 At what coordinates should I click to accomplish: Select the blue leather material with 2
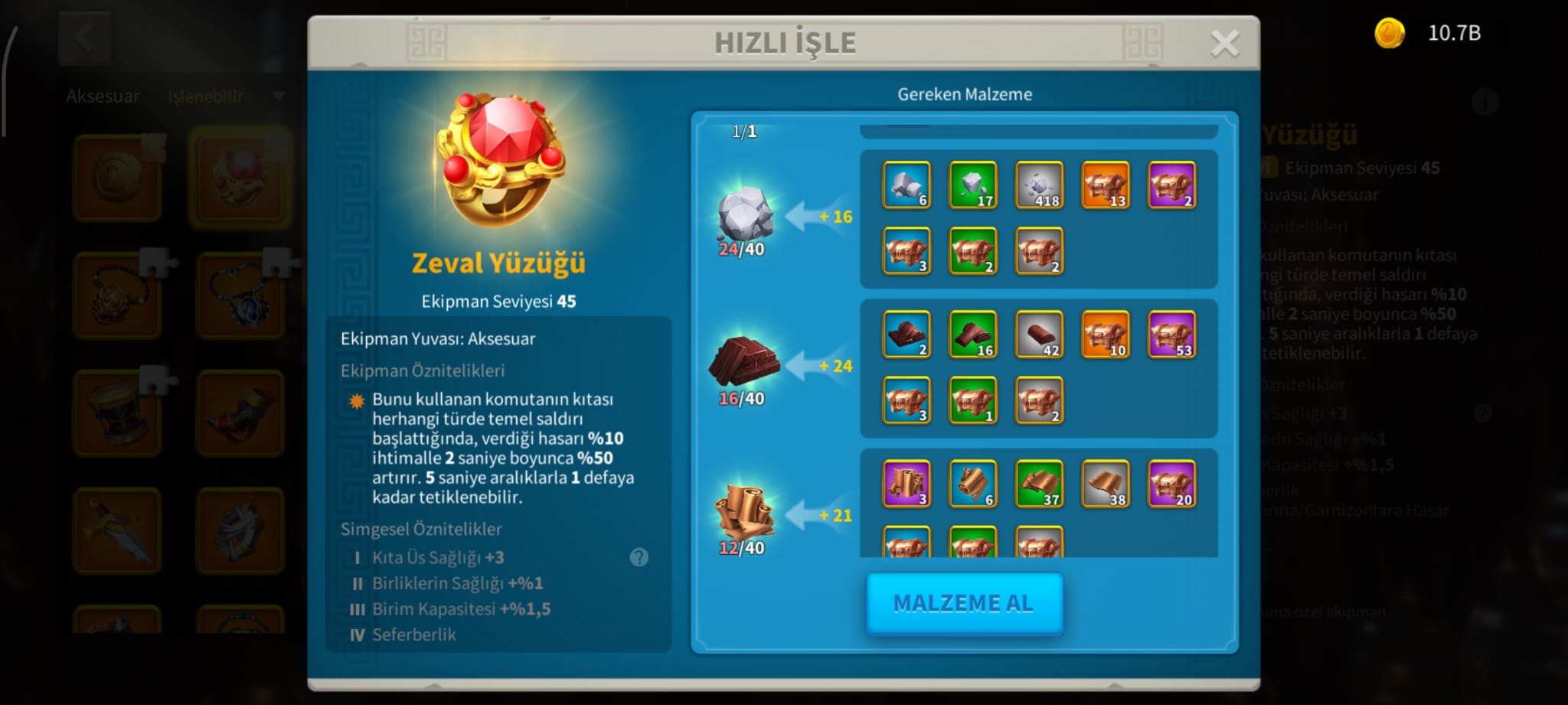[x=906, y=335]
